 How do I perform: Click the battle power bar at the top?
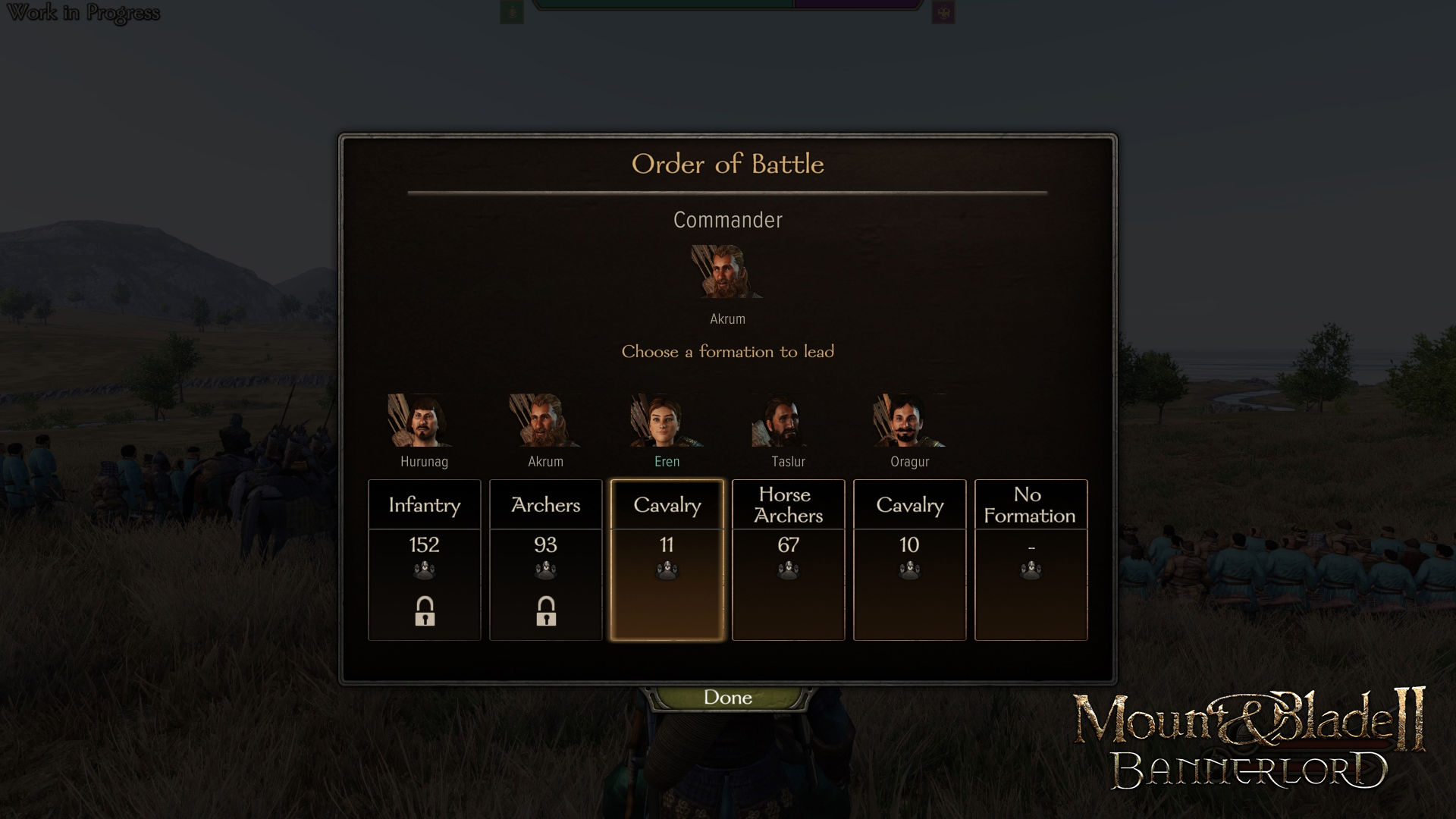click(x=726, y=8)
